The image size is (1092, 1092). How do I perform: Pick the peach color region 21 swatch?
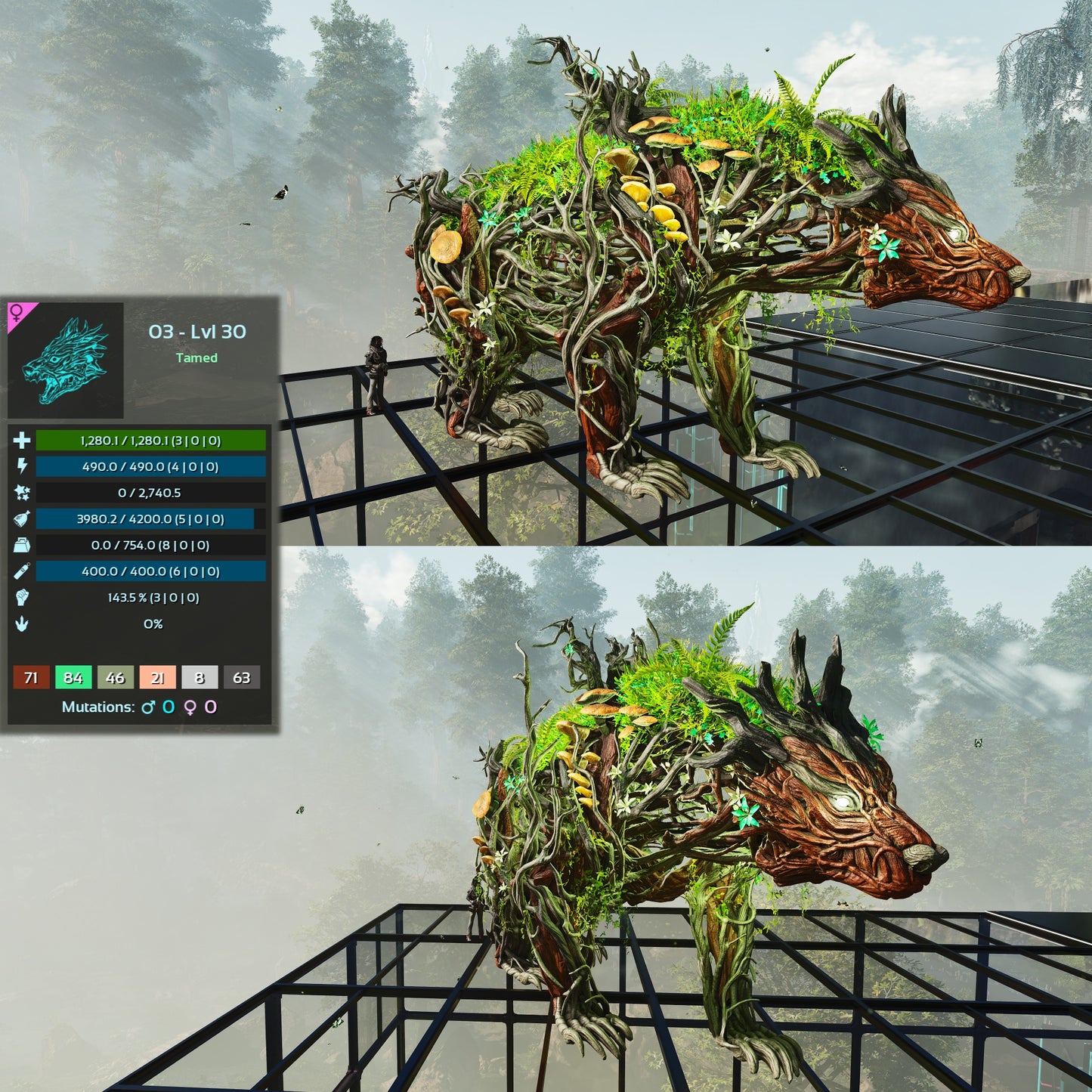(157, 677)
